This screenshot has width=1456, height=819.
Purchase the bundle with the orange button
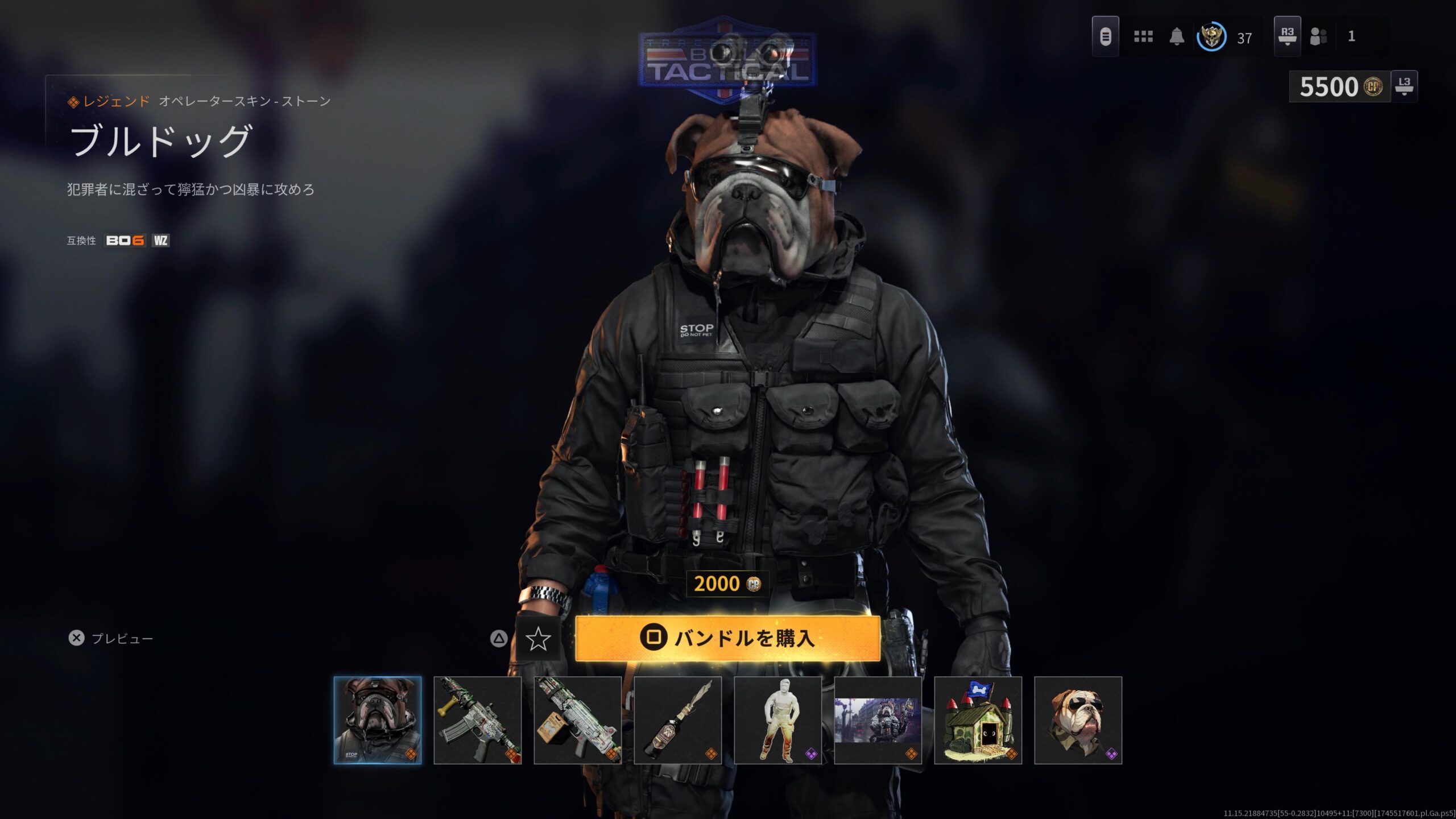coord(727,638)
